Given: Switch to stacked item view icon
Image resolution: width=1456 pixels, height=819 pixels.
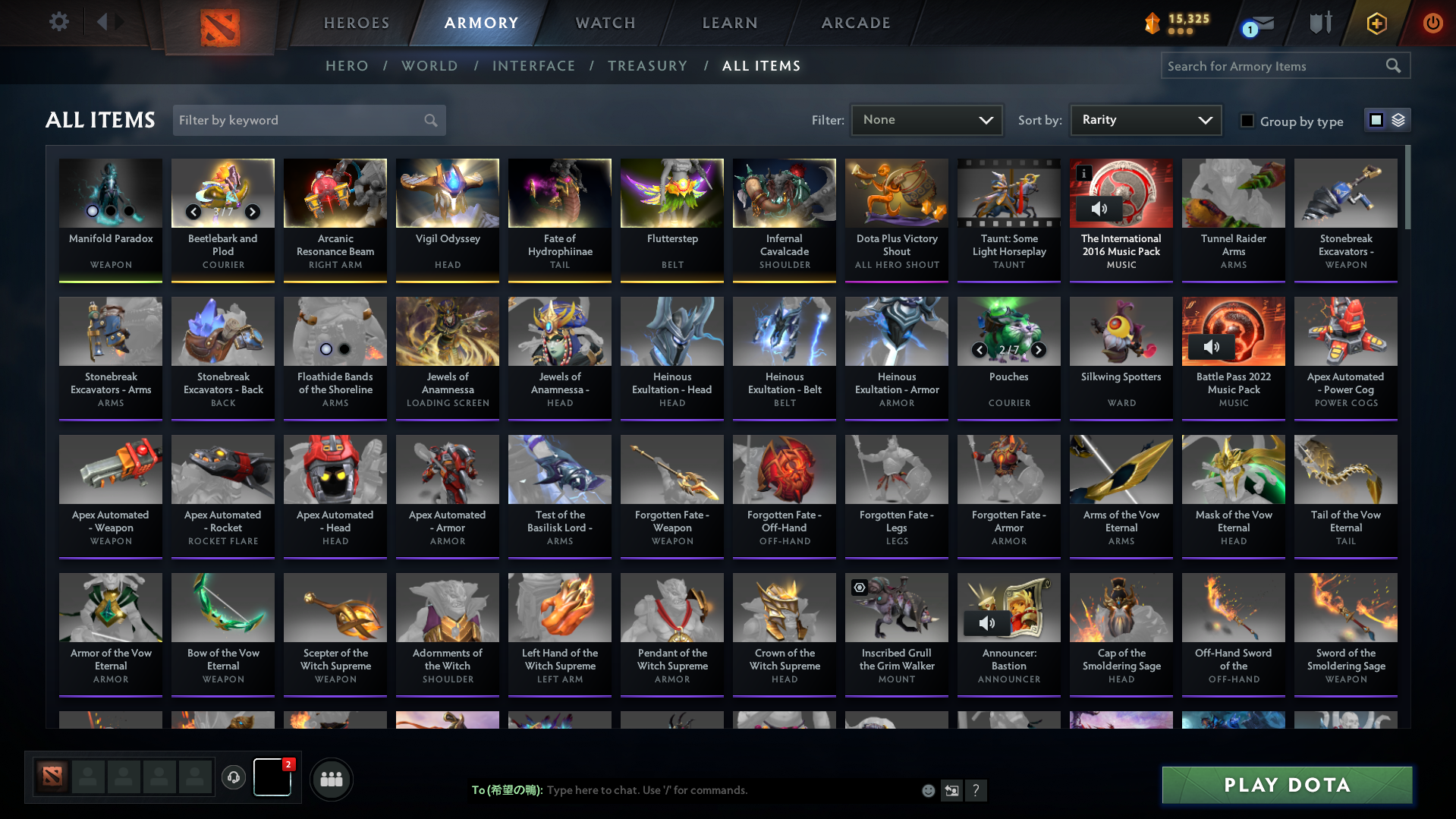Looking at the screenshot, I should tap(1398, 119).
